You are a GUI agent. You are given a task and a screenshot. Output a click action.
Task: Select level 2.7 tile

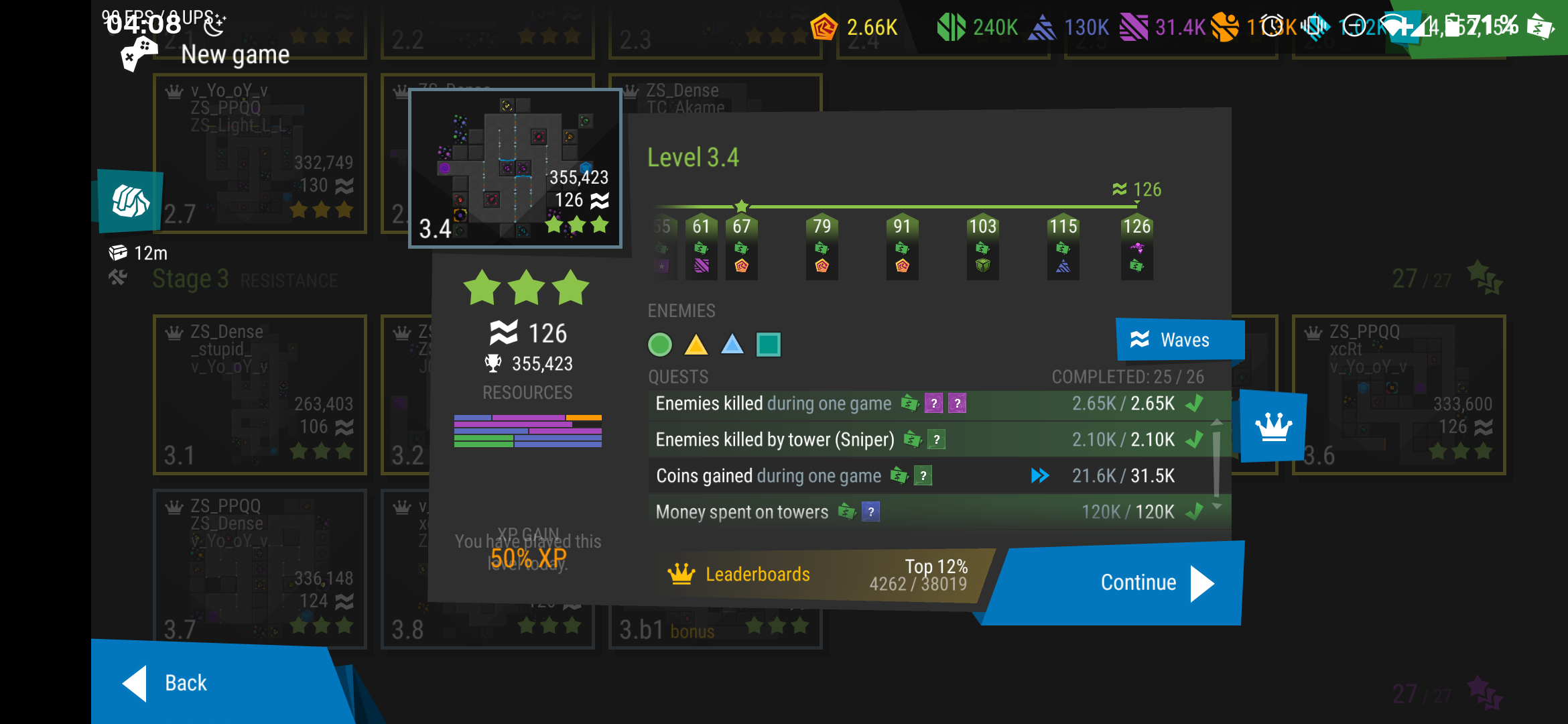(x=260, y=154)
